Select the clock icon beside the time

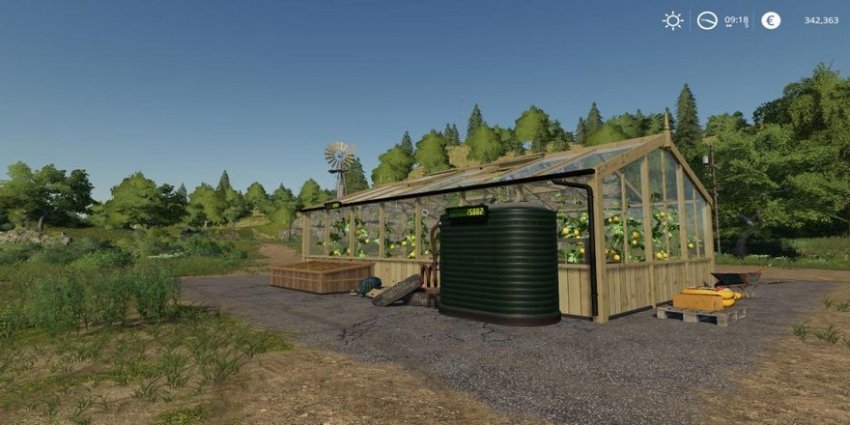tap(707, 20)
